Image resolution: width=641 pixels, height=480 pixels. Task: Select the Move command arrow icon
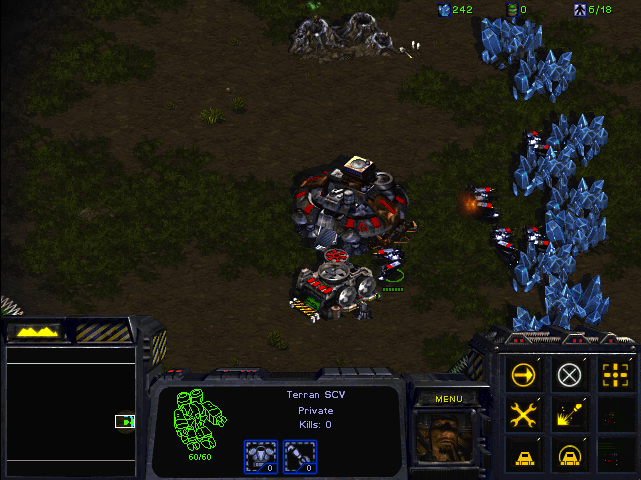pyautogui.click(x=523, y=374)
